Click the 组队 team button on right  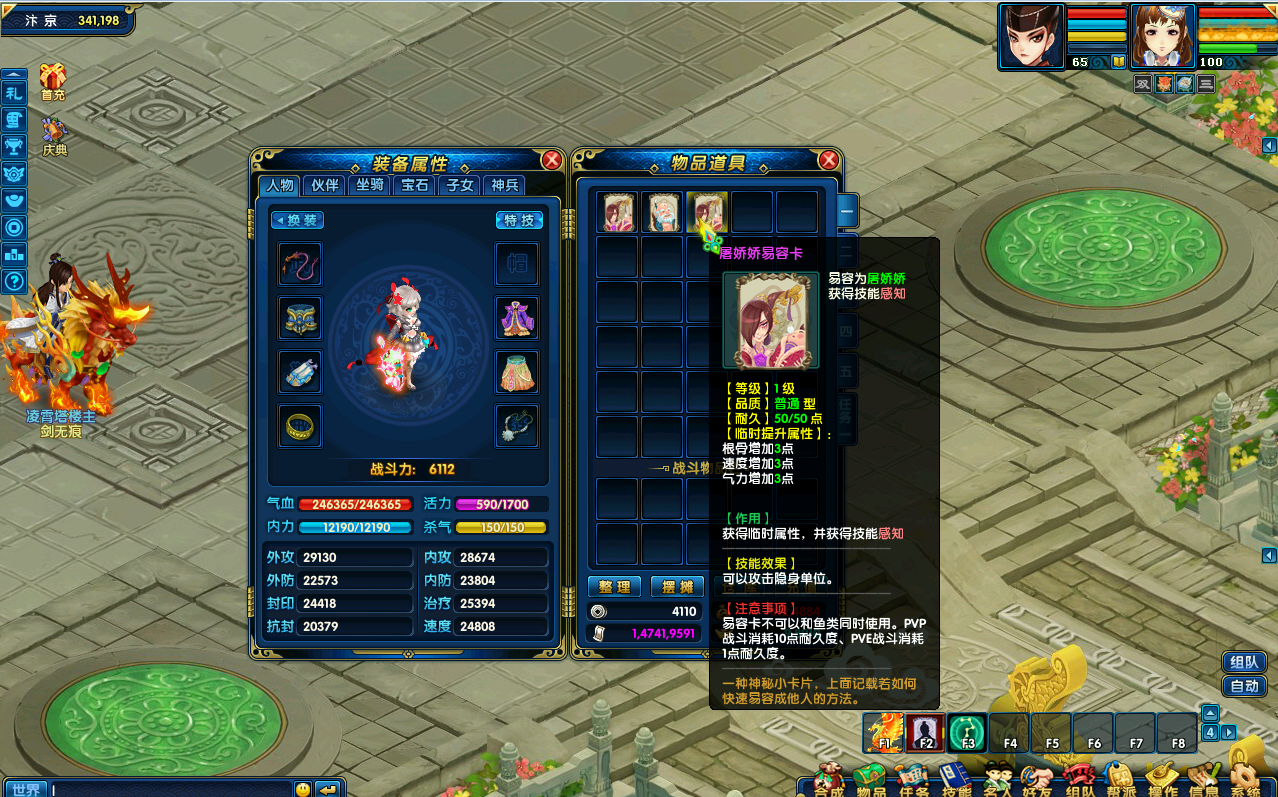[1244, 662]
